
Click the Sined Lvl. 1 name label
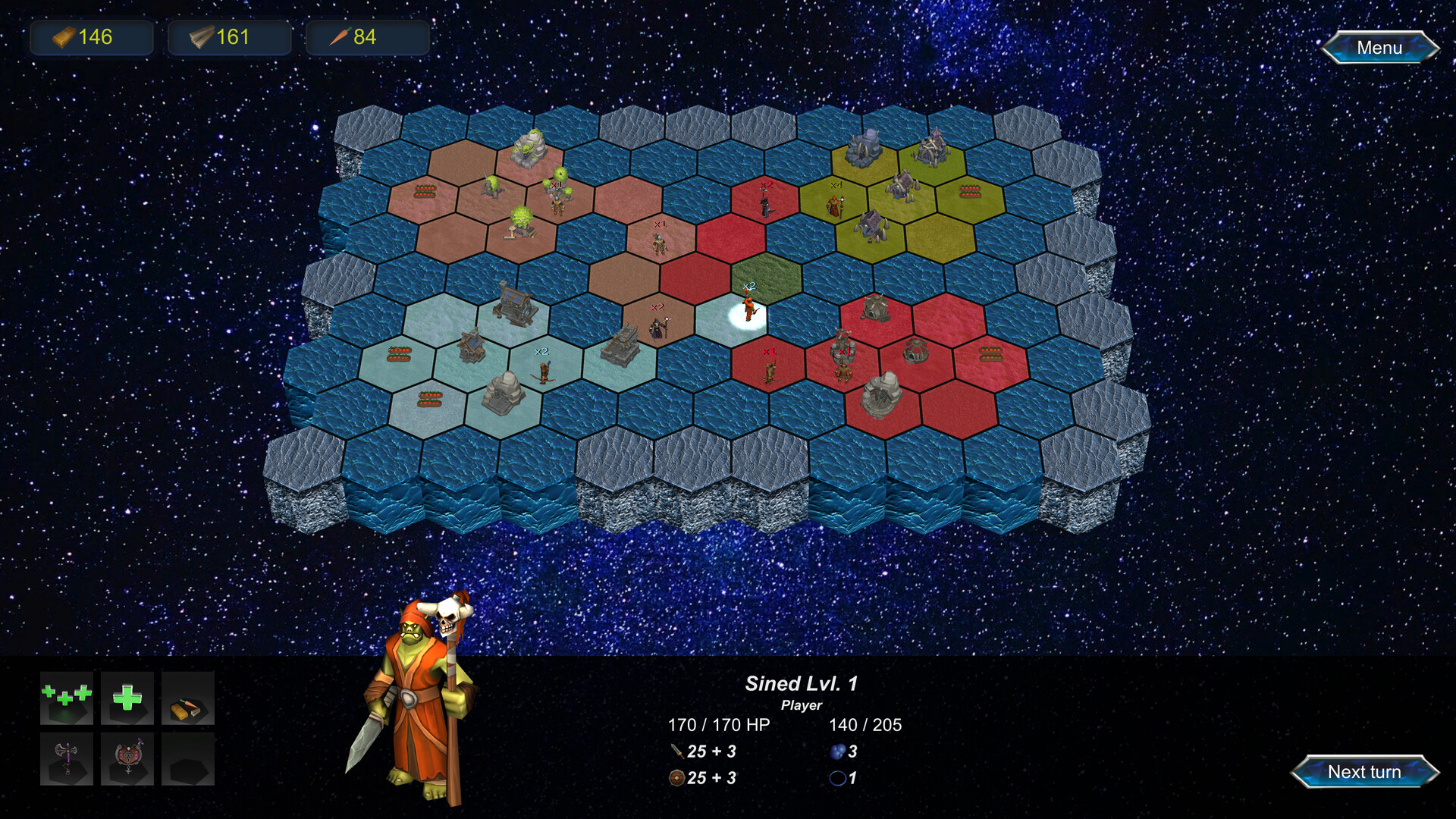tap(802, 683)
